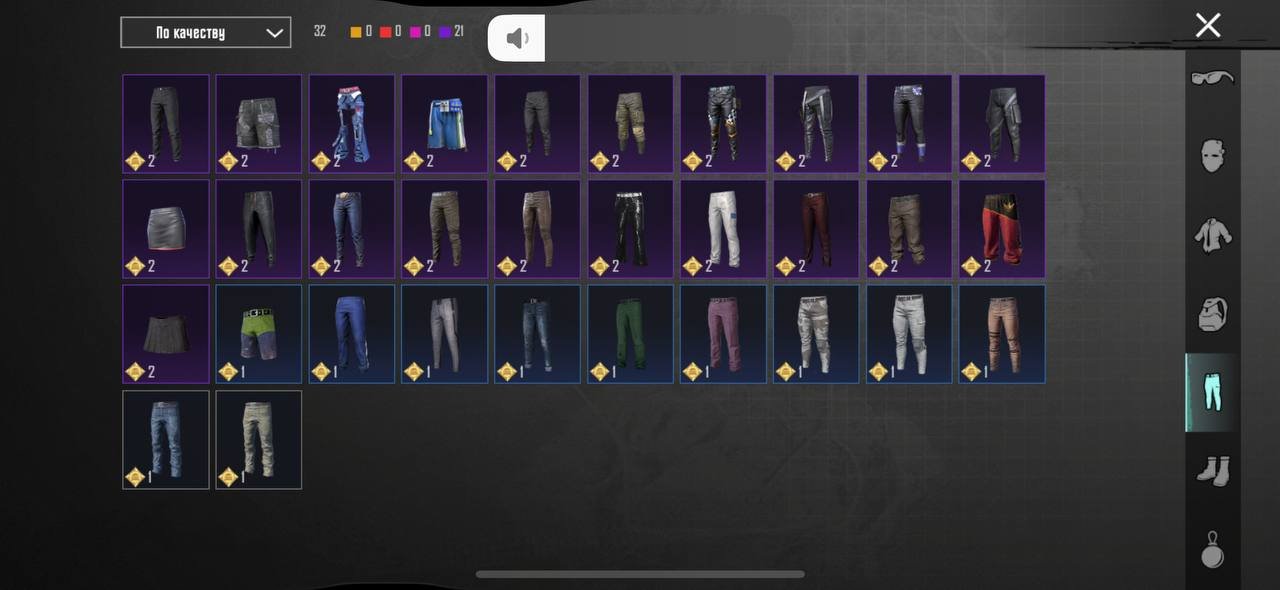Pick the red and black baggy pants

1002,229
